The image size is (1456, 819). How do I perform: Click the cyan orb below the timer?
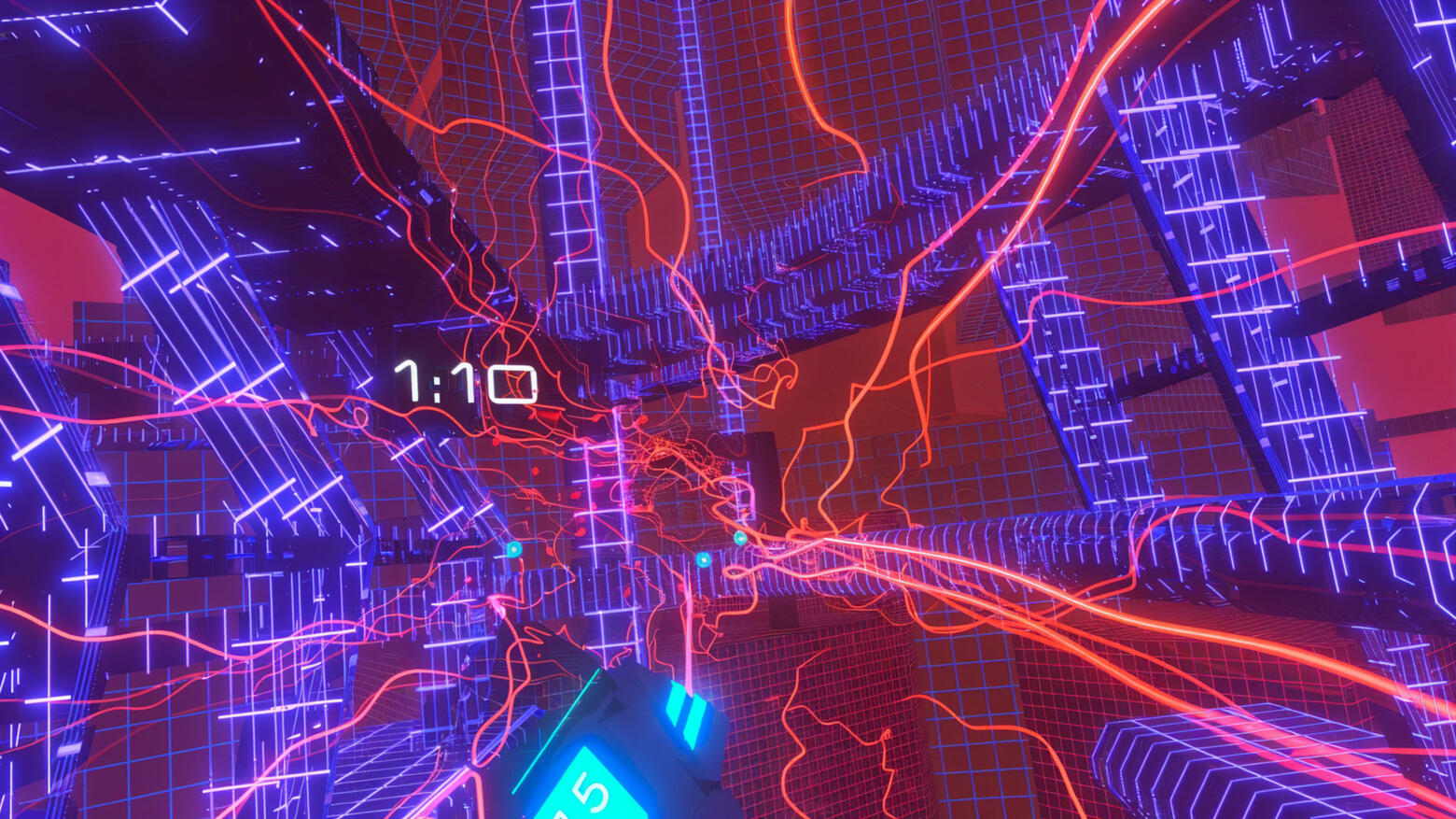tap(512, 549)
